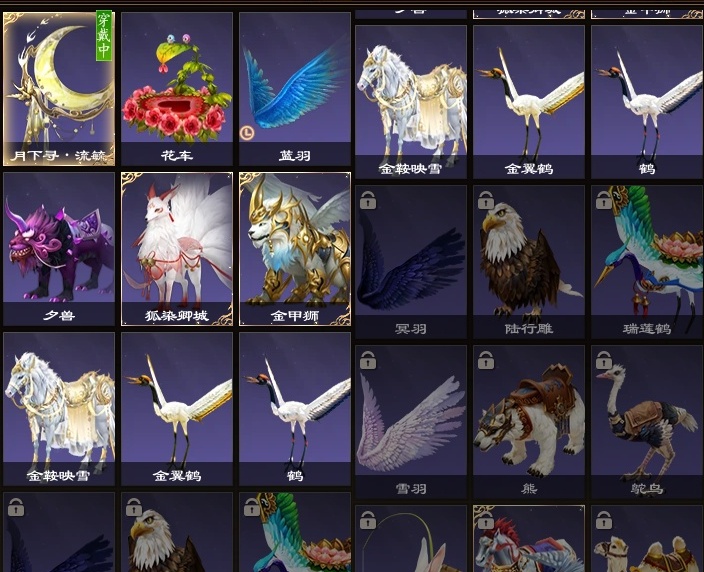Choose the 金甲狮 golden armored lion card
704x572 pixels.
(294, 248)
